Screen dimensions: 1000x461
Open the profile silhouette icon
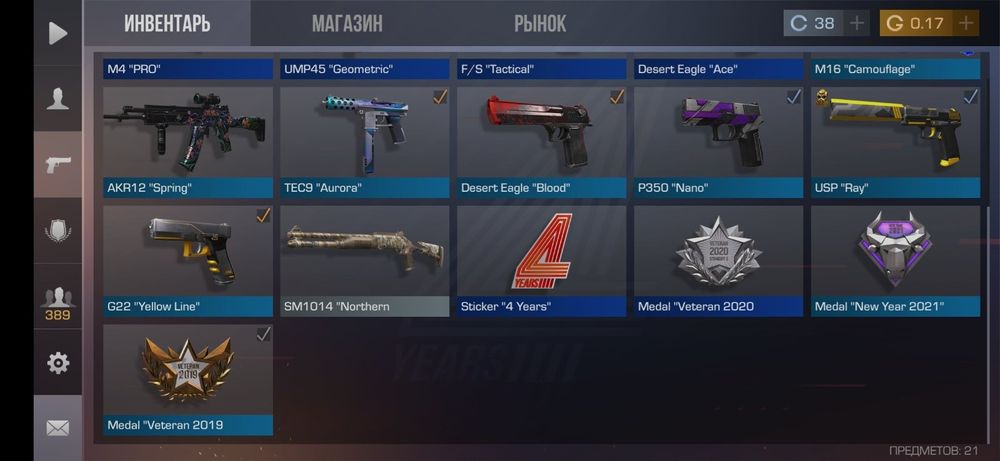click(58, 99)
